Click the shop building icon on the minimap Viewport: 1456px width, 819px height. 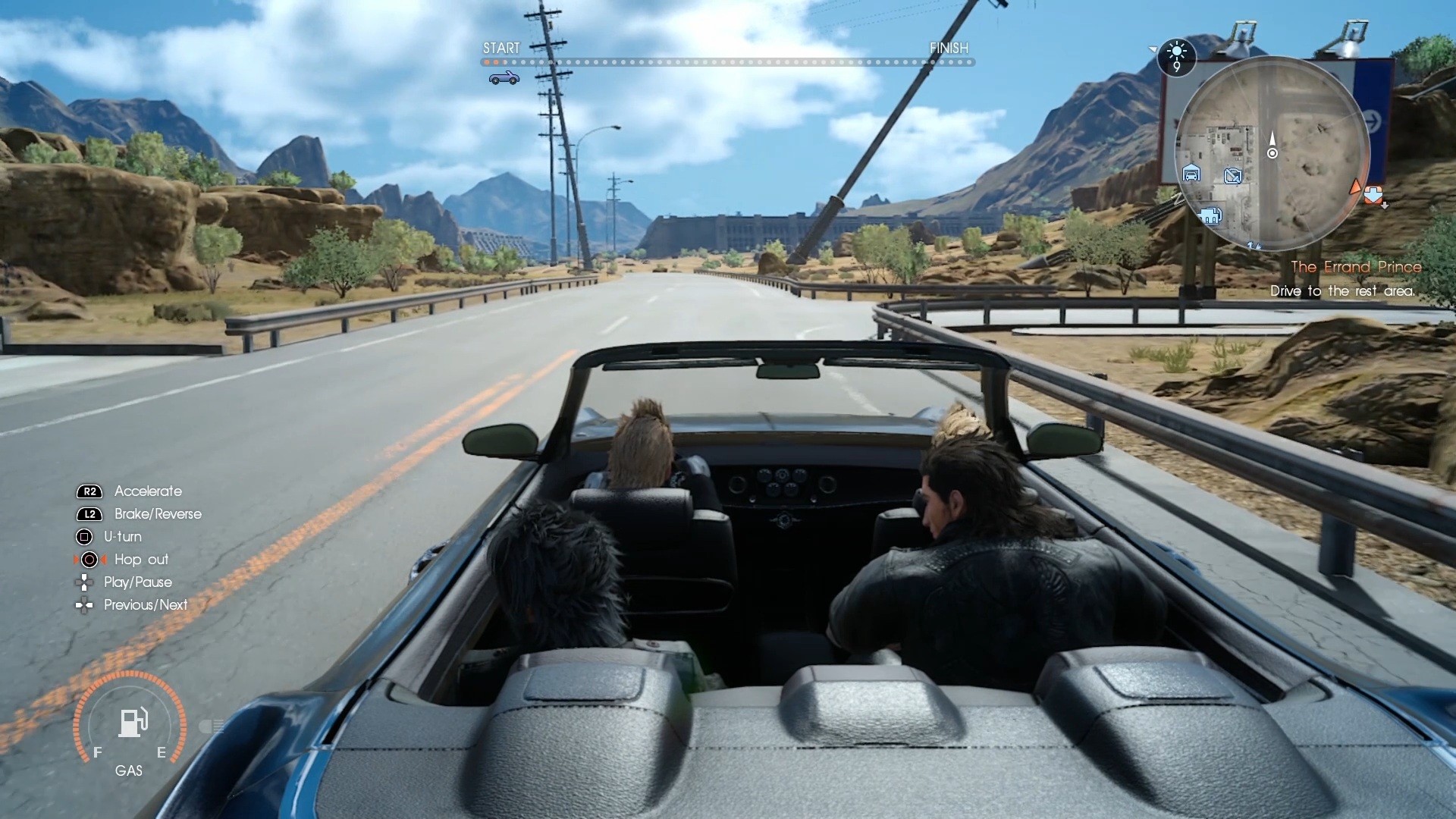tap(1210, 217)
